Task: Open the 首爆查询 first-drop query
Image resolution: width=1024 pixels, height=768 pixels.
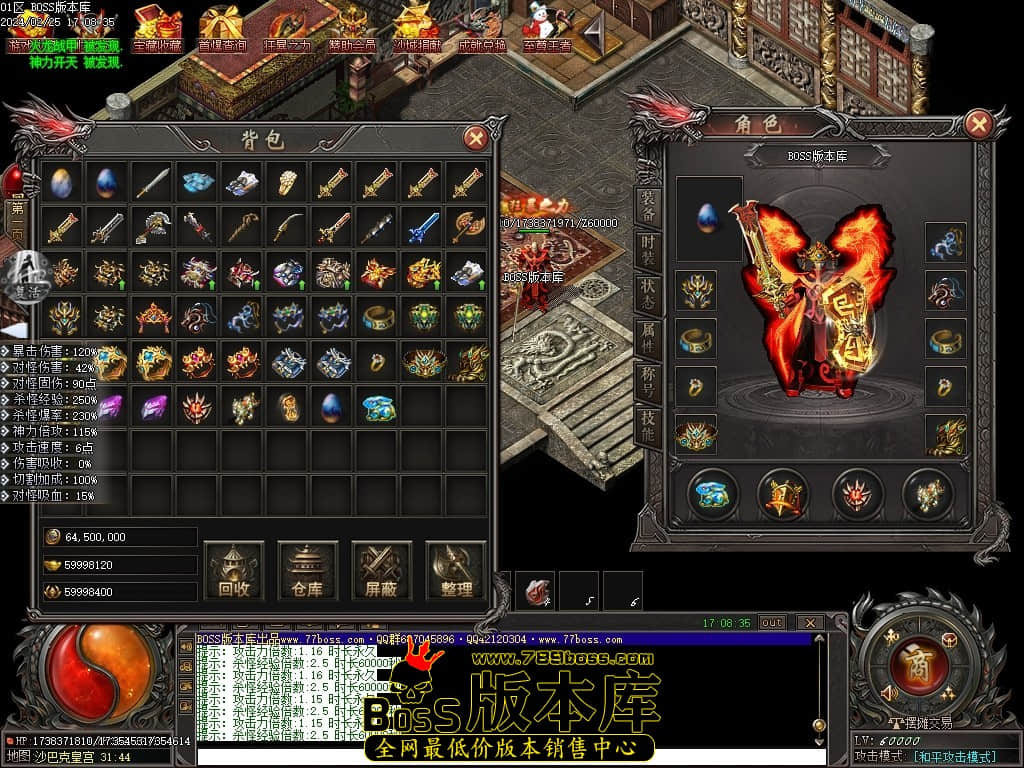Action: (x=222, y=29)
